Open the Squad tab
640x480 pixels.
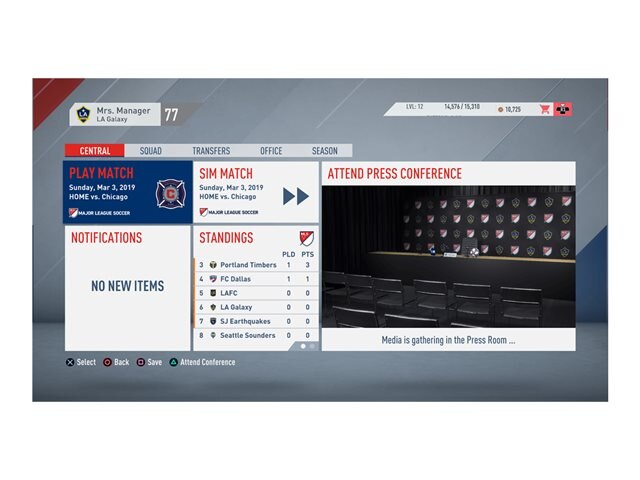[x=150, y=151]
